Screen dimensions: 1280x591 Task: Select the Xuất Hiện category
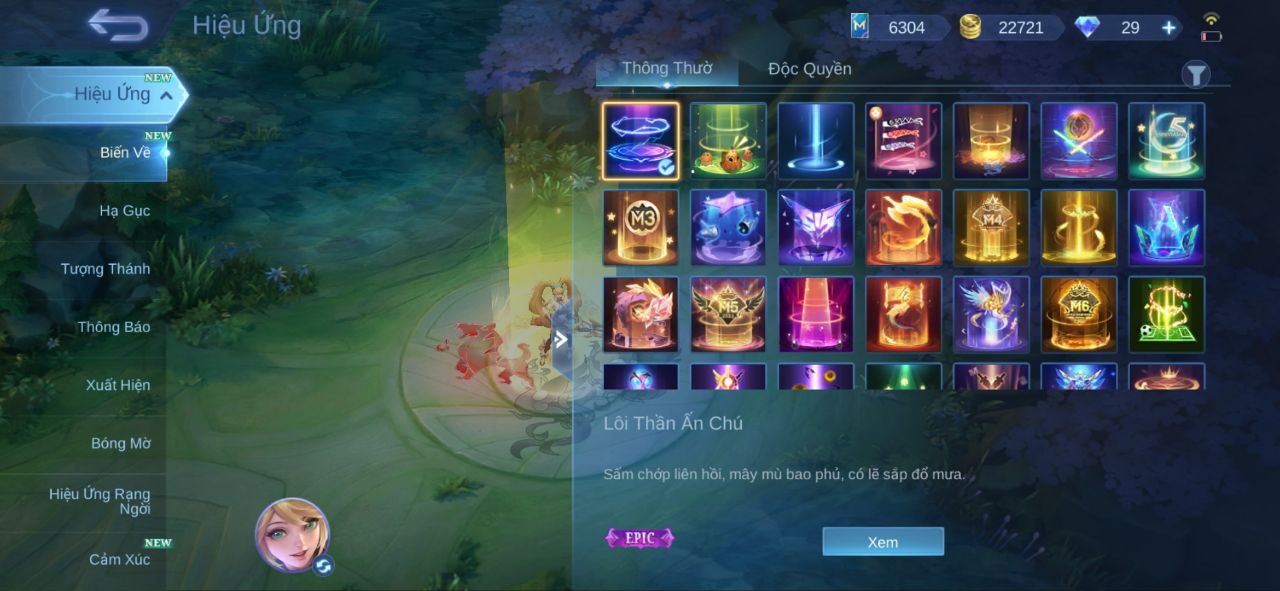[117, 385]
